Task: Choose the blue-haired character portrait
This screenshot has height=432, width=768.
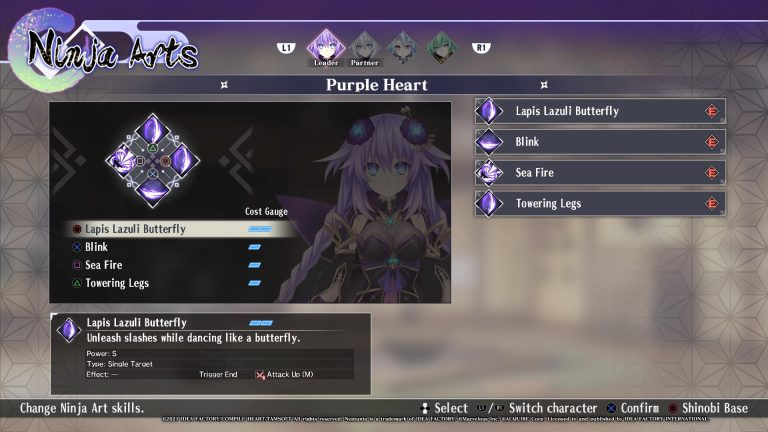Action: (402, 46)
